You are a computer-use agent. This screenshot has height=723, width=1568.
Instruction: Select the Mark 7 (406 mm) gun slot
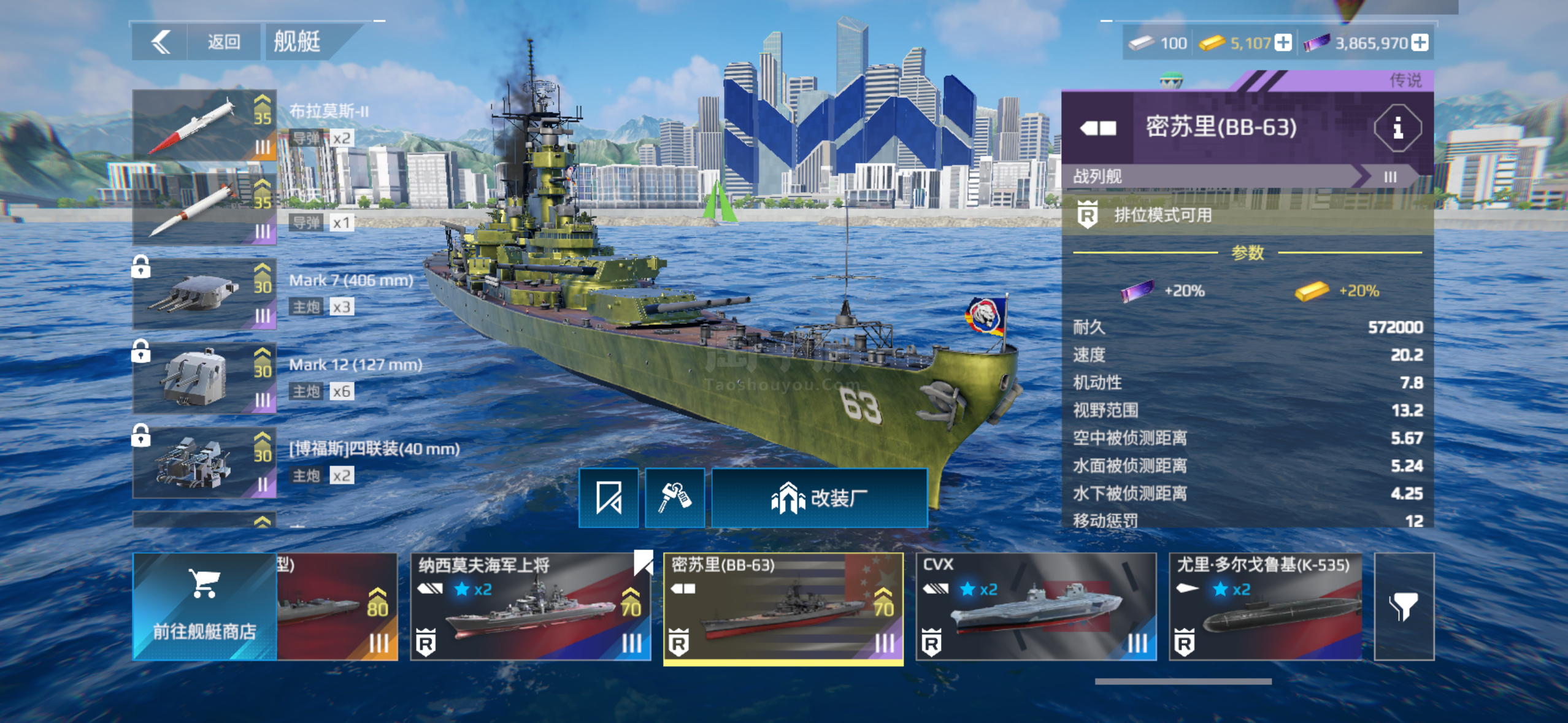pyautogui.click(x=204, y=294)
